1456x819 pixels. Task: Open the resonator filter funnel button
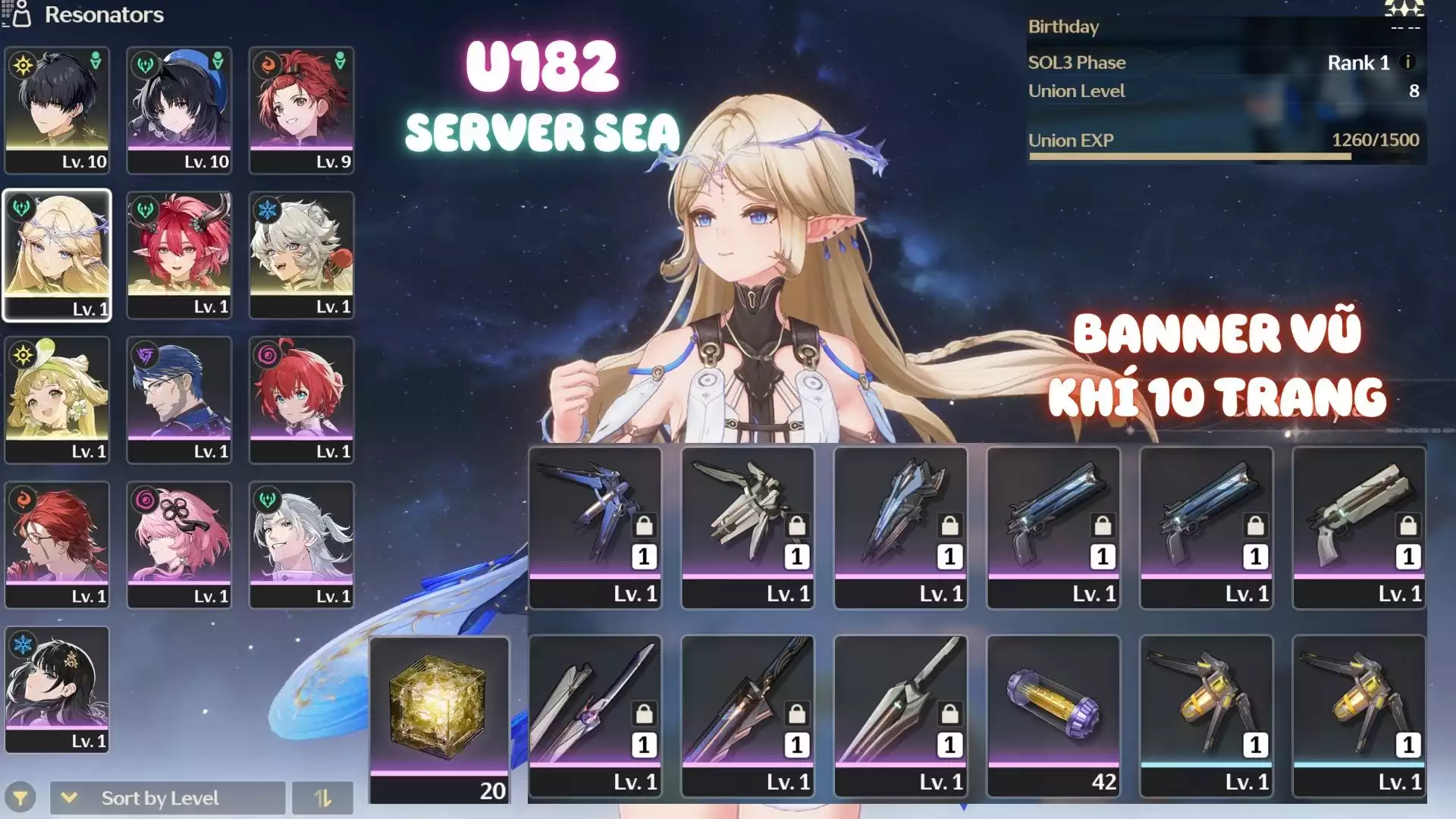20,798
